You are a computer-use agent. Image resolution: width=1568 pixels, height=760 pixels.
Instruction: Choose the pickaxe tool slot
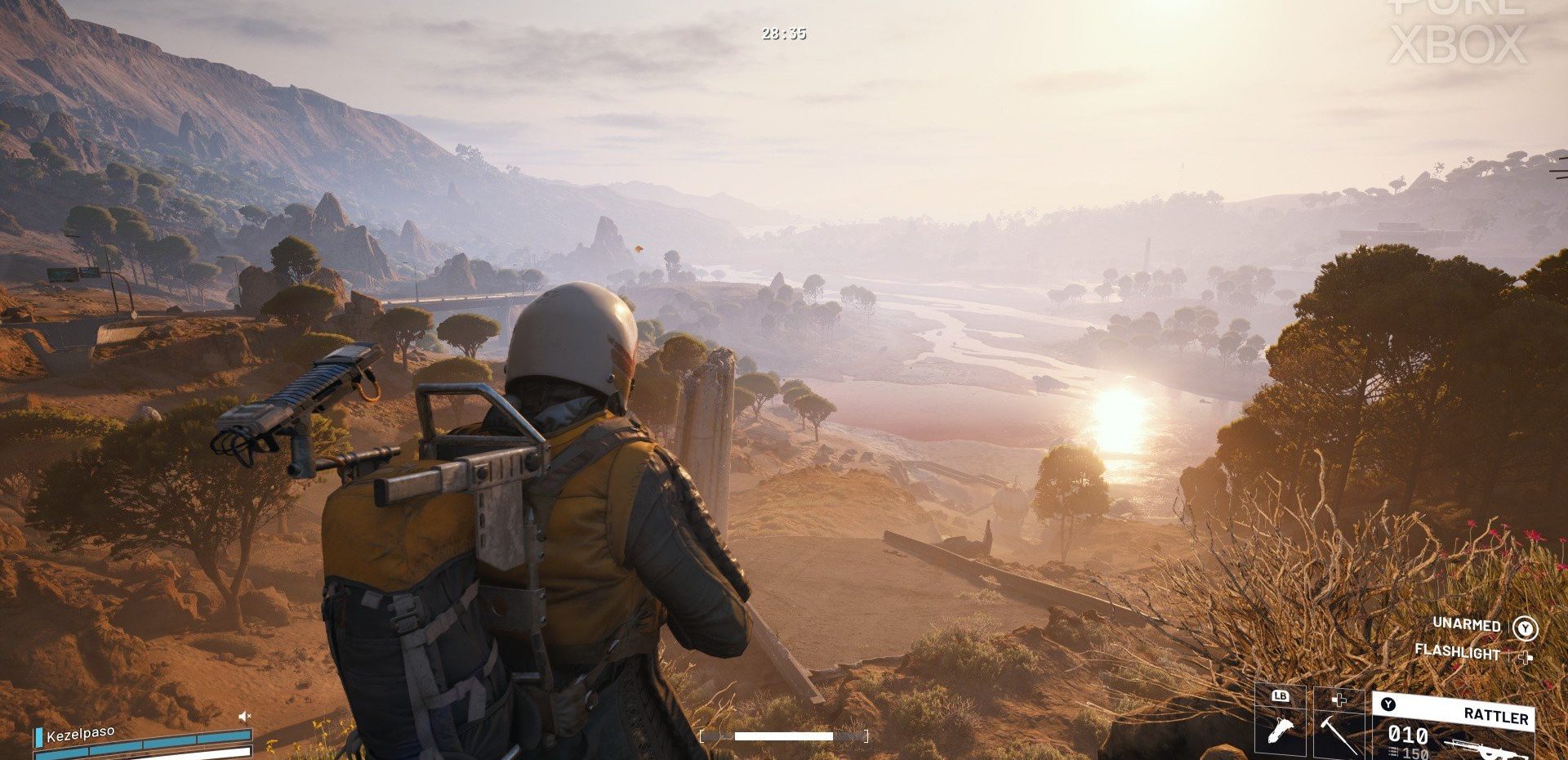[1339, 725]
